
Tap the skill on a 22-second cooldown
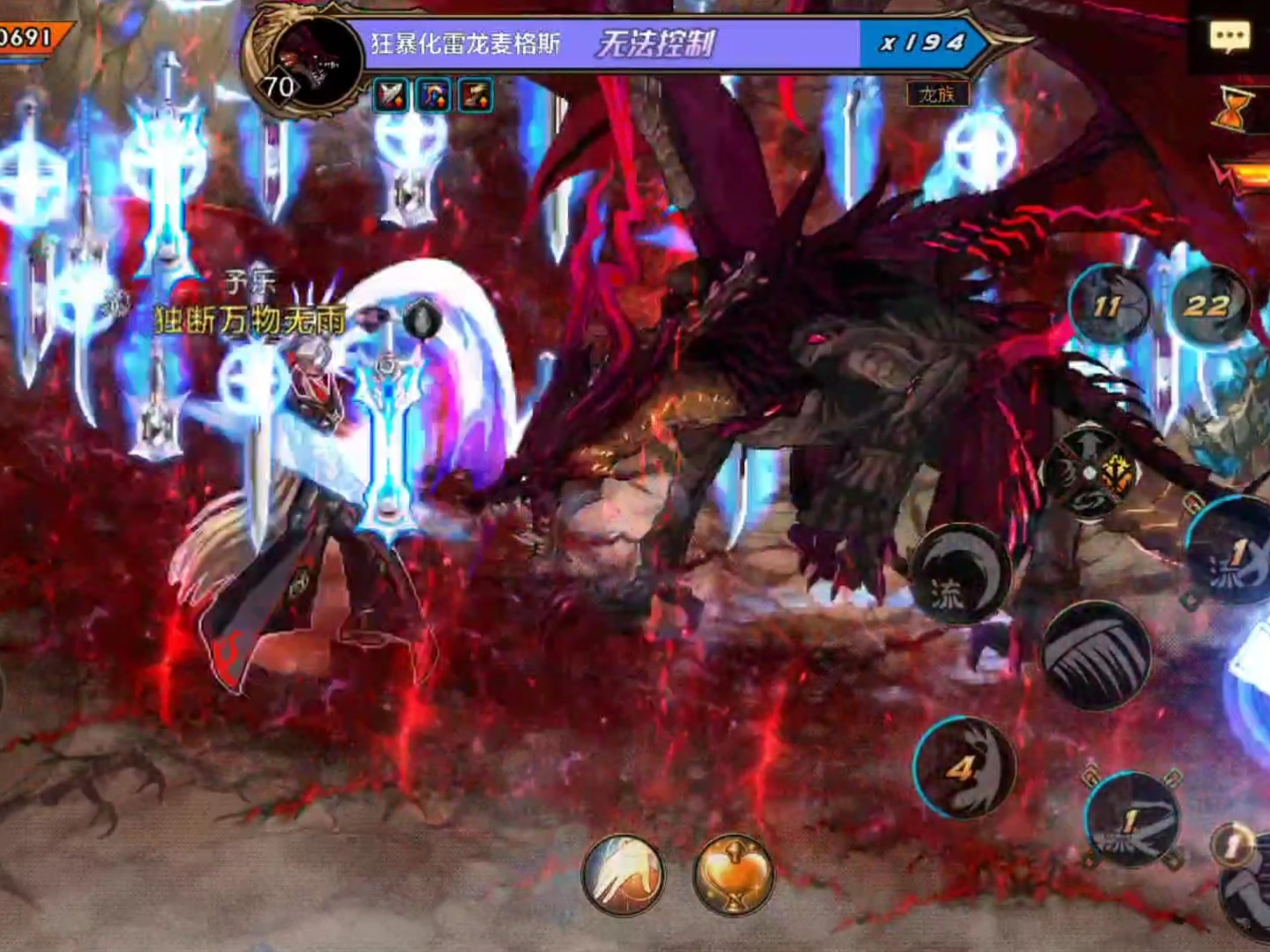pyautogui.click(x=1208, y=304)
